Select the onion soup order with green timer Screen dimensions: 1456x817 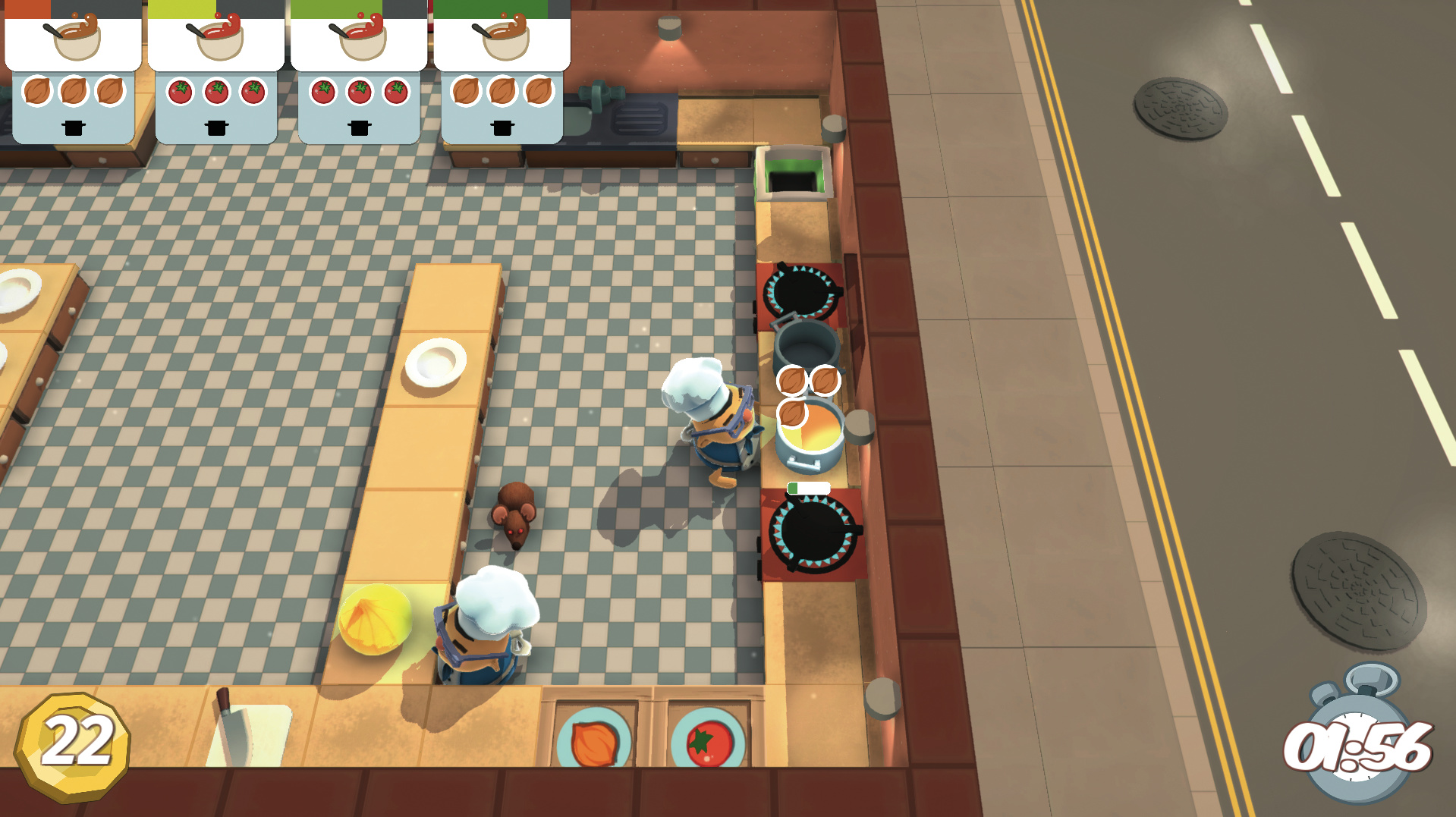[502, 72]
